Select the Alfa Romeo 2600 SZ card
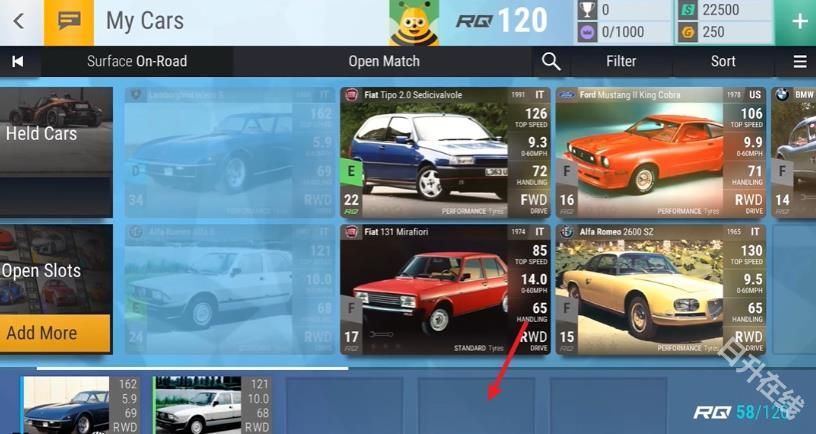 [x=660, y=289]
